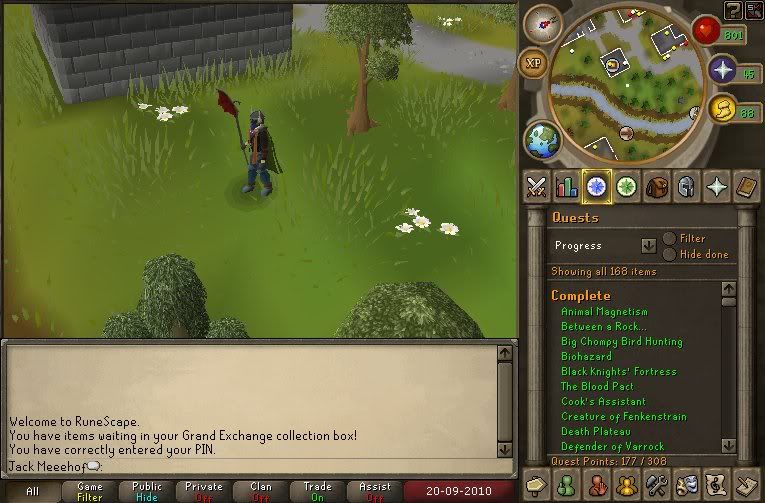The width and height of the screenshot is (765, 503).
Task: Open the Progress sort dropdown
Action: (x=649, y=245)
